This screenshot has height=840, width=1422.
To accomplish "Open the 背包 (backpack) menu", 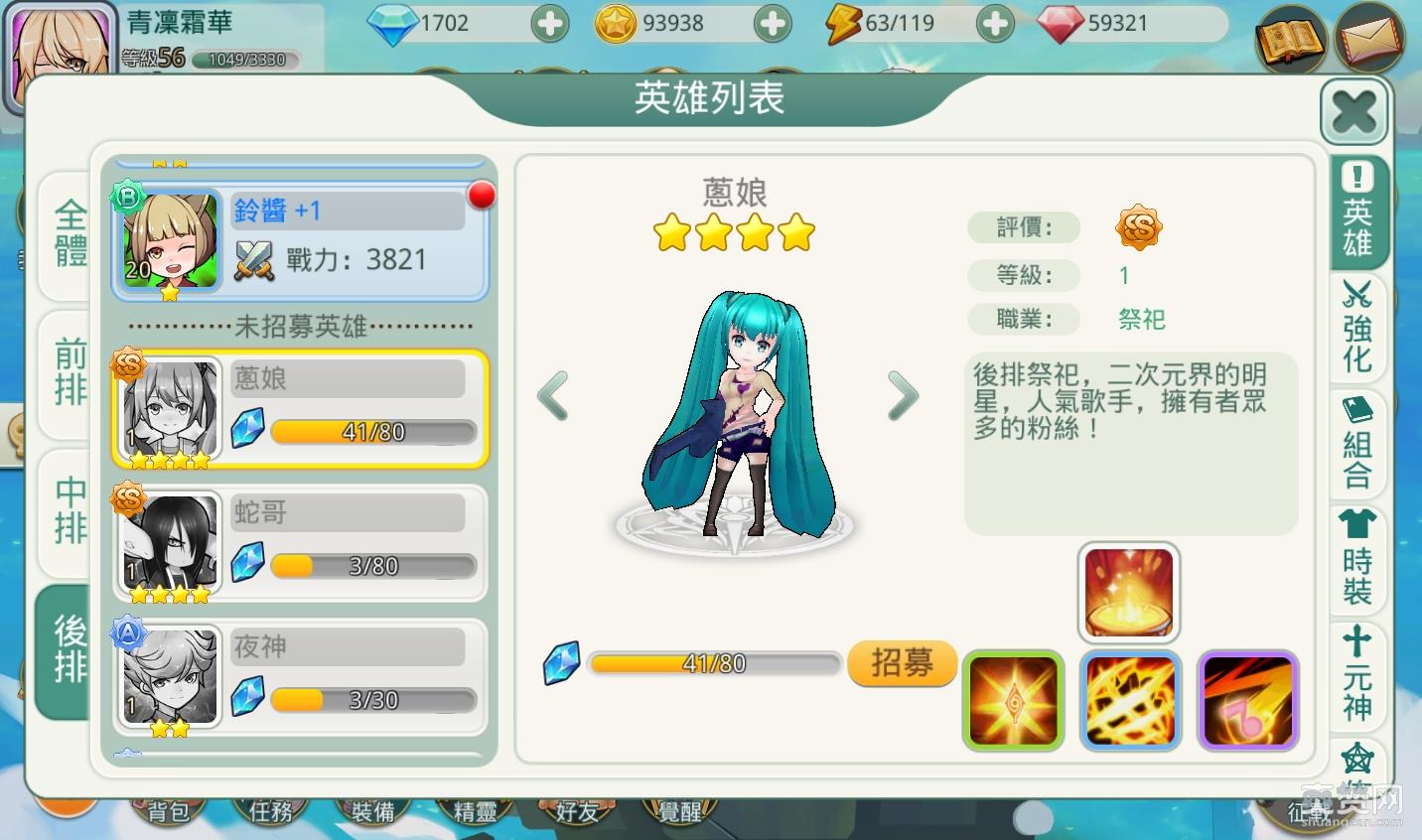I will [169, 810].
